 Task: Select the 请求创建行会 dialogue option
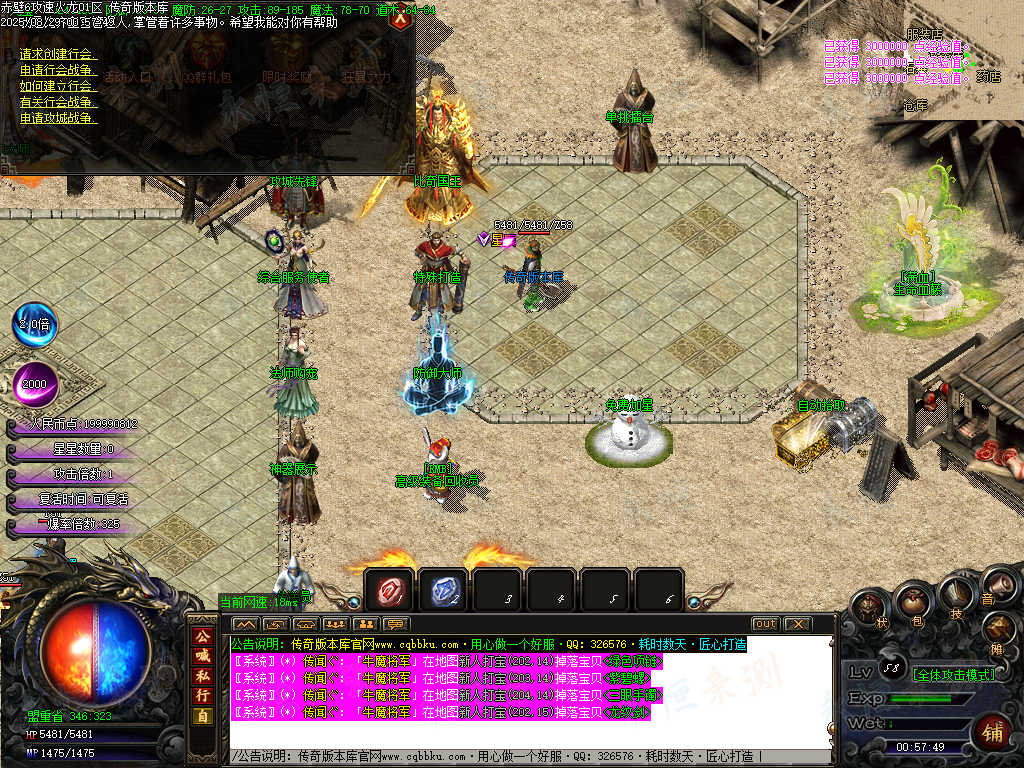[x=56, y=54]
